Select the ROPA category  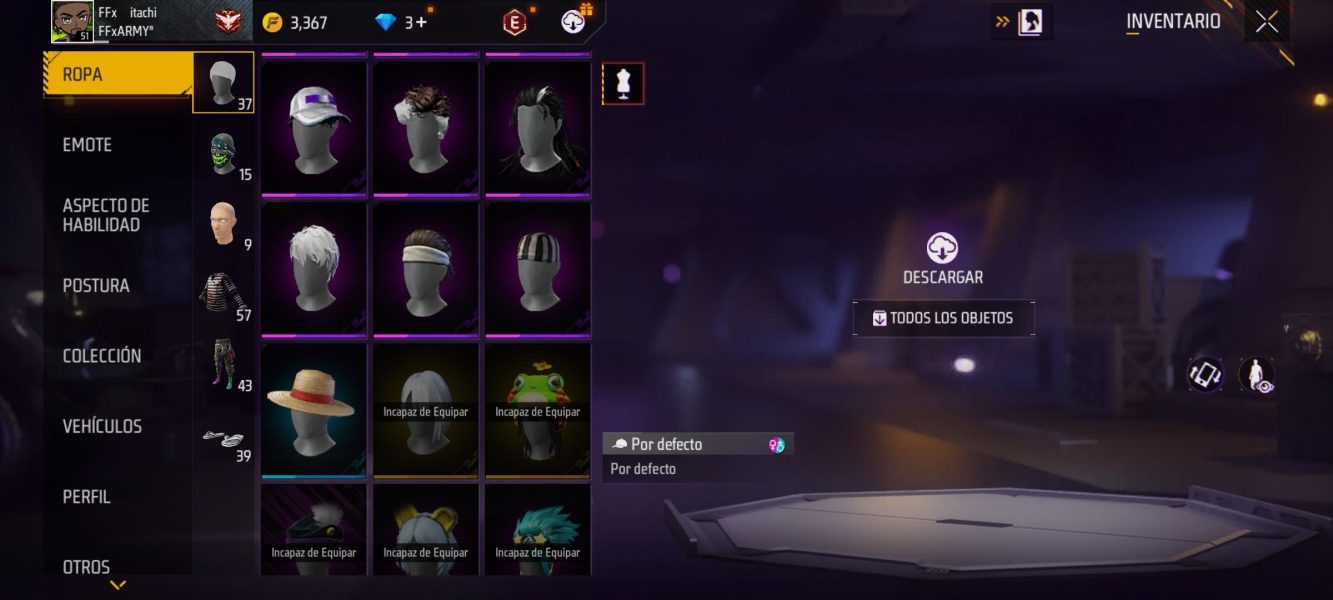(118, 75)
